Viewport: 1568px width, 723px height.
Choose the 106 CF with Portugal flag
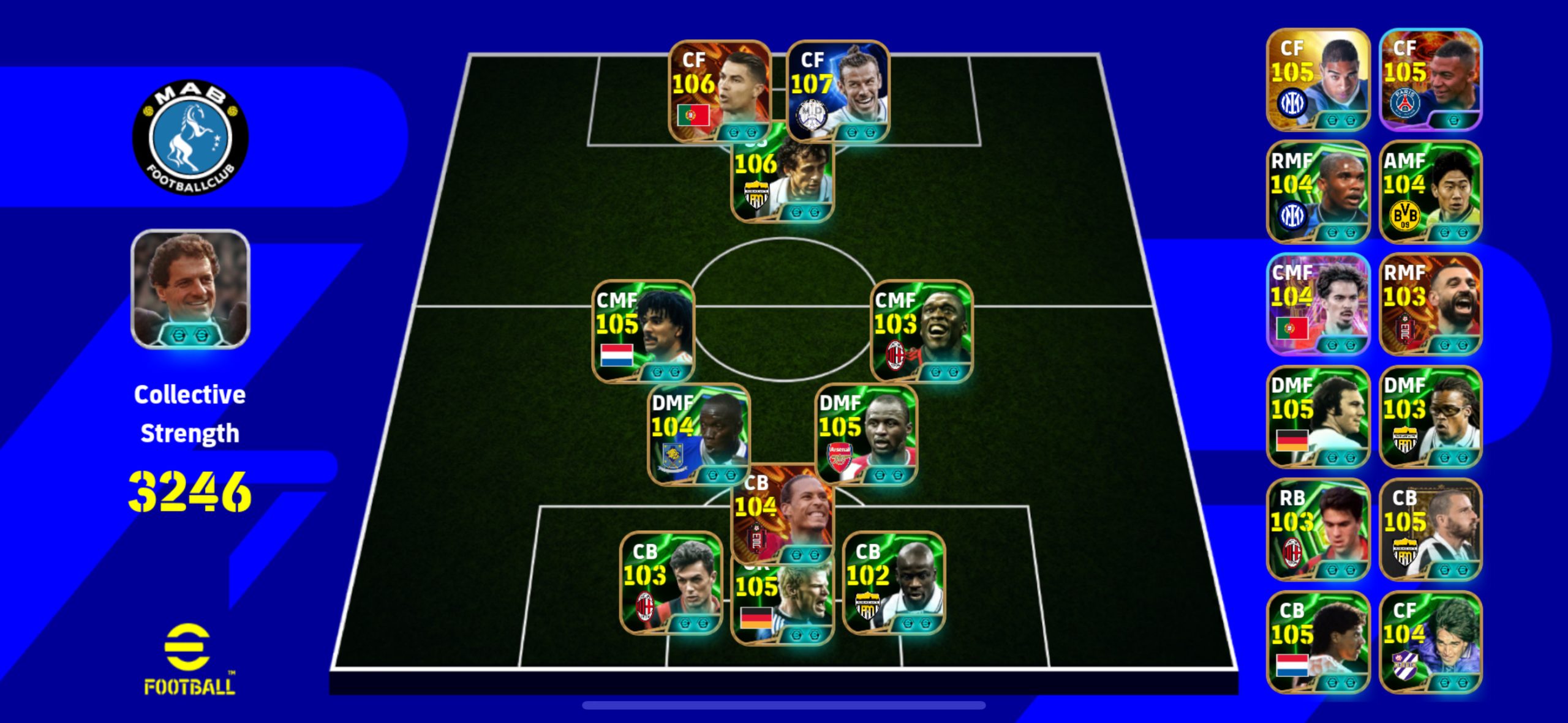719,90
